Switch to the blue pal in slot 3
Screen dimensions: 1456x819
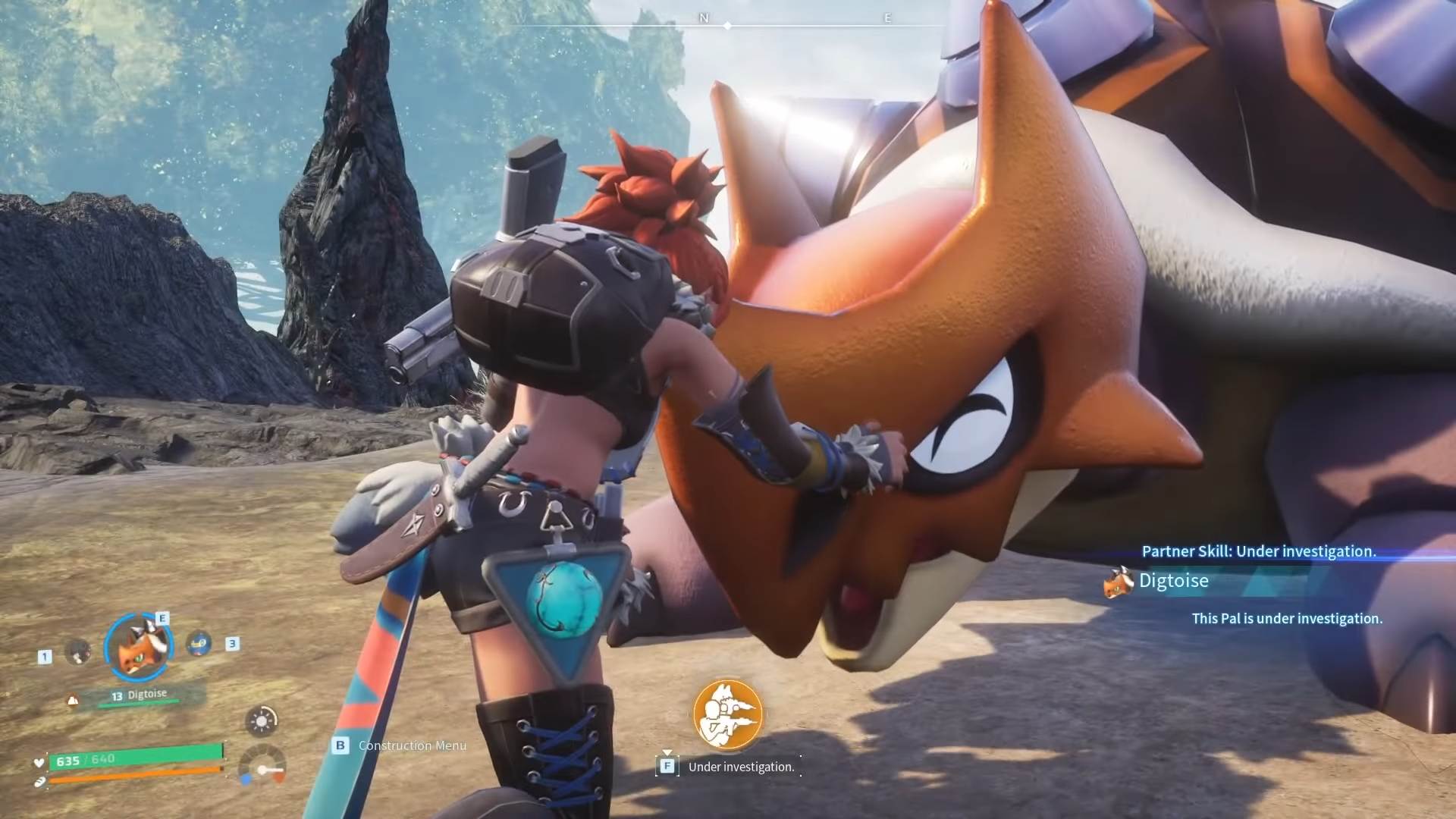click(199, 644)
